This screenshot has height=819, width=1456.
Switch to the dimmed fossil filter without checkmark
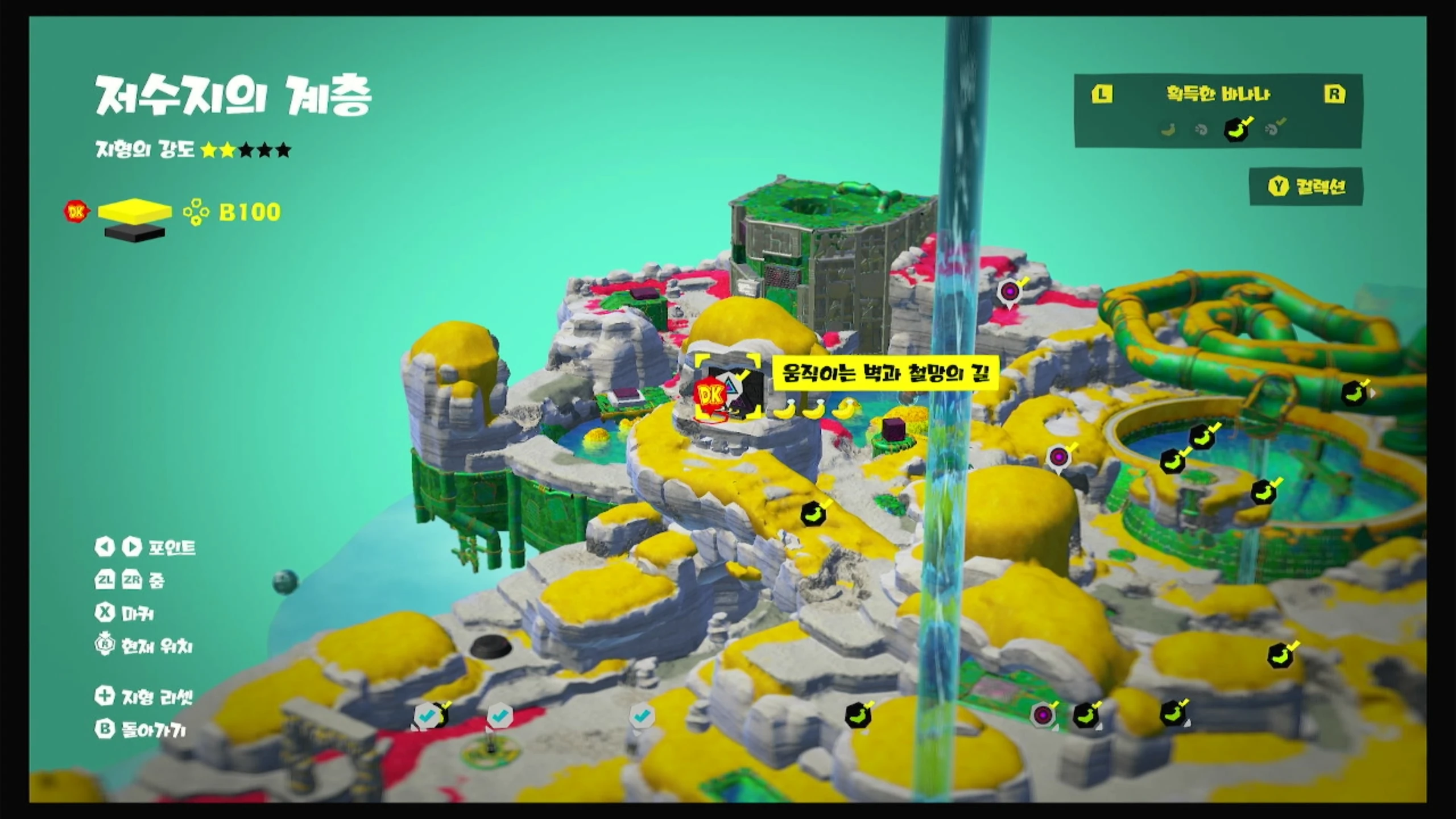(x=1201, y=130)
